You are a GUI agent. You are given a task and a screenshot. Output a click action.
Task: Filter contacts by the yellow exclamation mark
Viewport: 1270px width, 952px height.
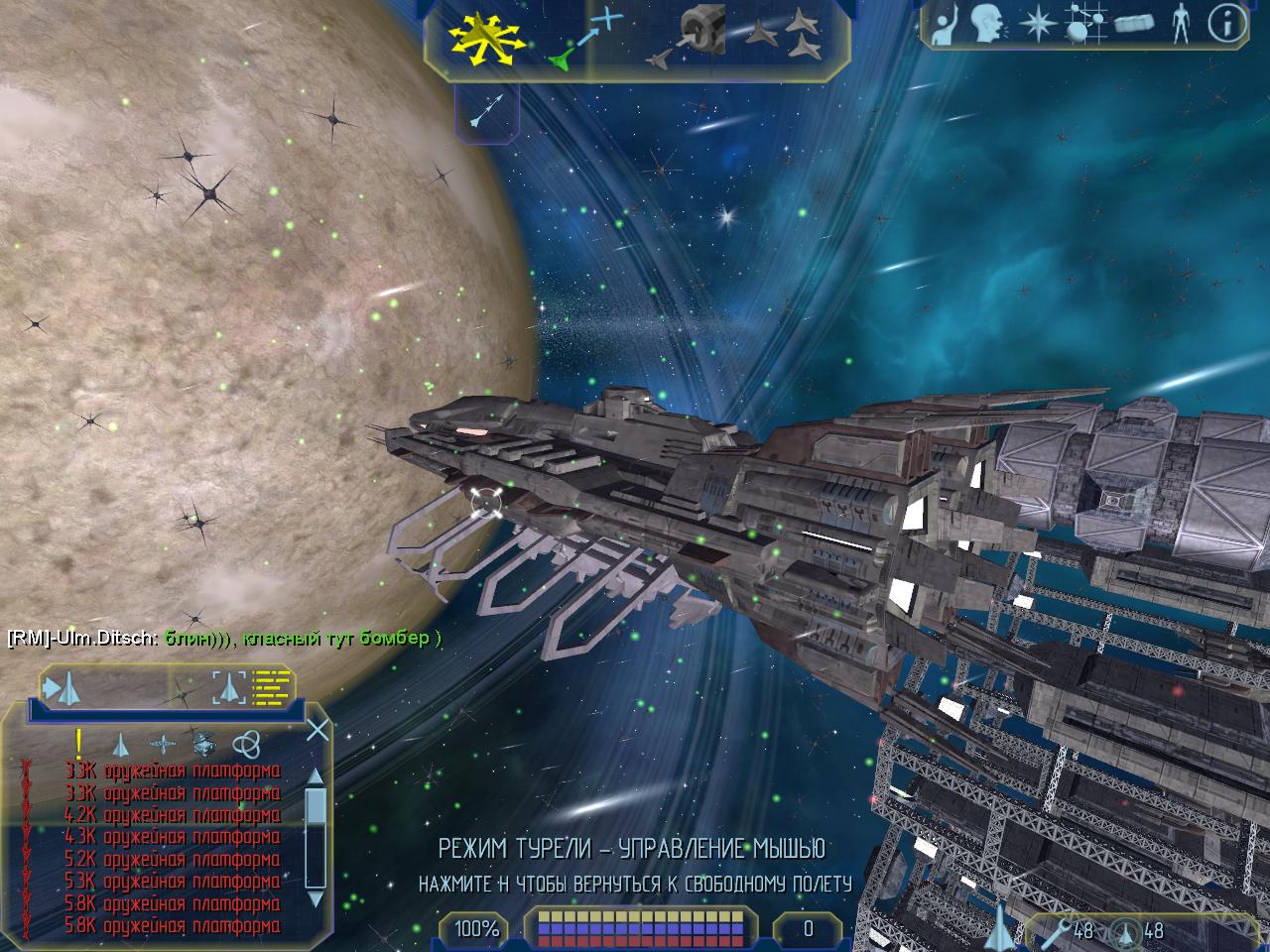[79, 743]
